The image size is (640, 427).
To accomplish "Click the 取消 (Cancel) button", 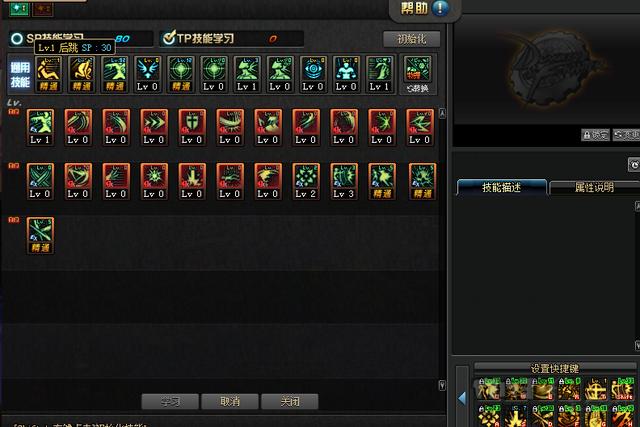I will click(230, 401).
